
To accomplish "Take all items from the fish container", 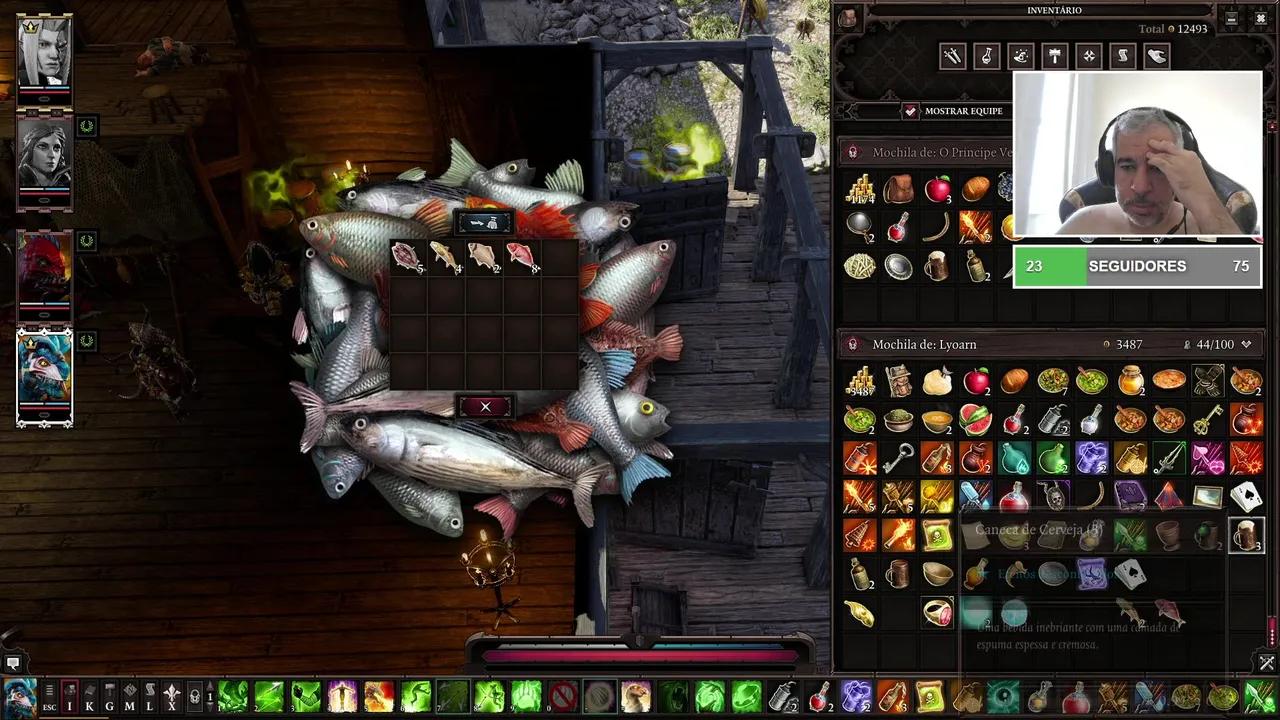I will click(485, 222).
